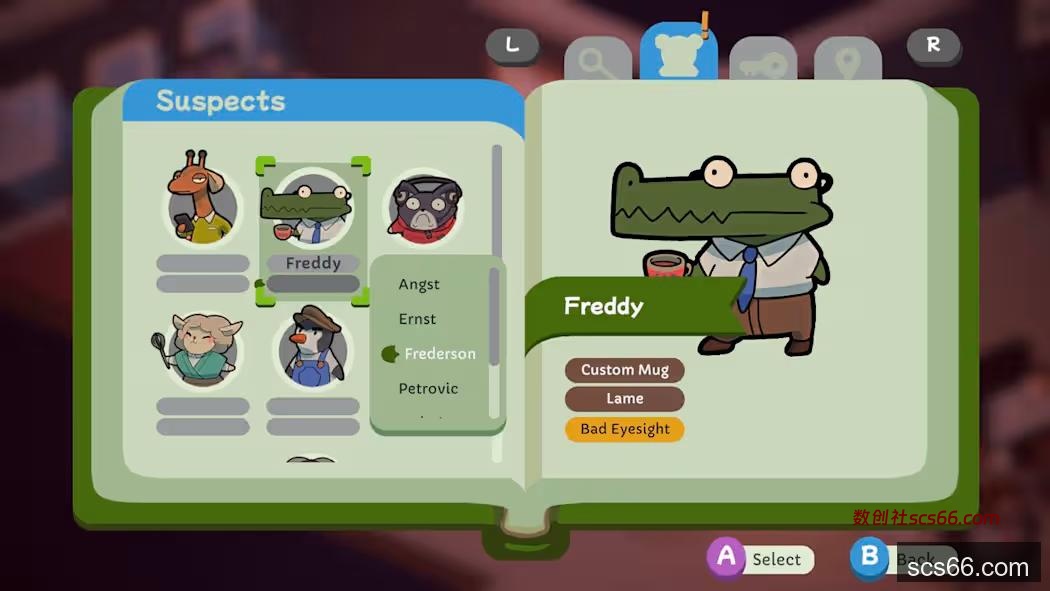Switch to the magnifying glass tab
The image size is (1050, 591).
(597, 63)
